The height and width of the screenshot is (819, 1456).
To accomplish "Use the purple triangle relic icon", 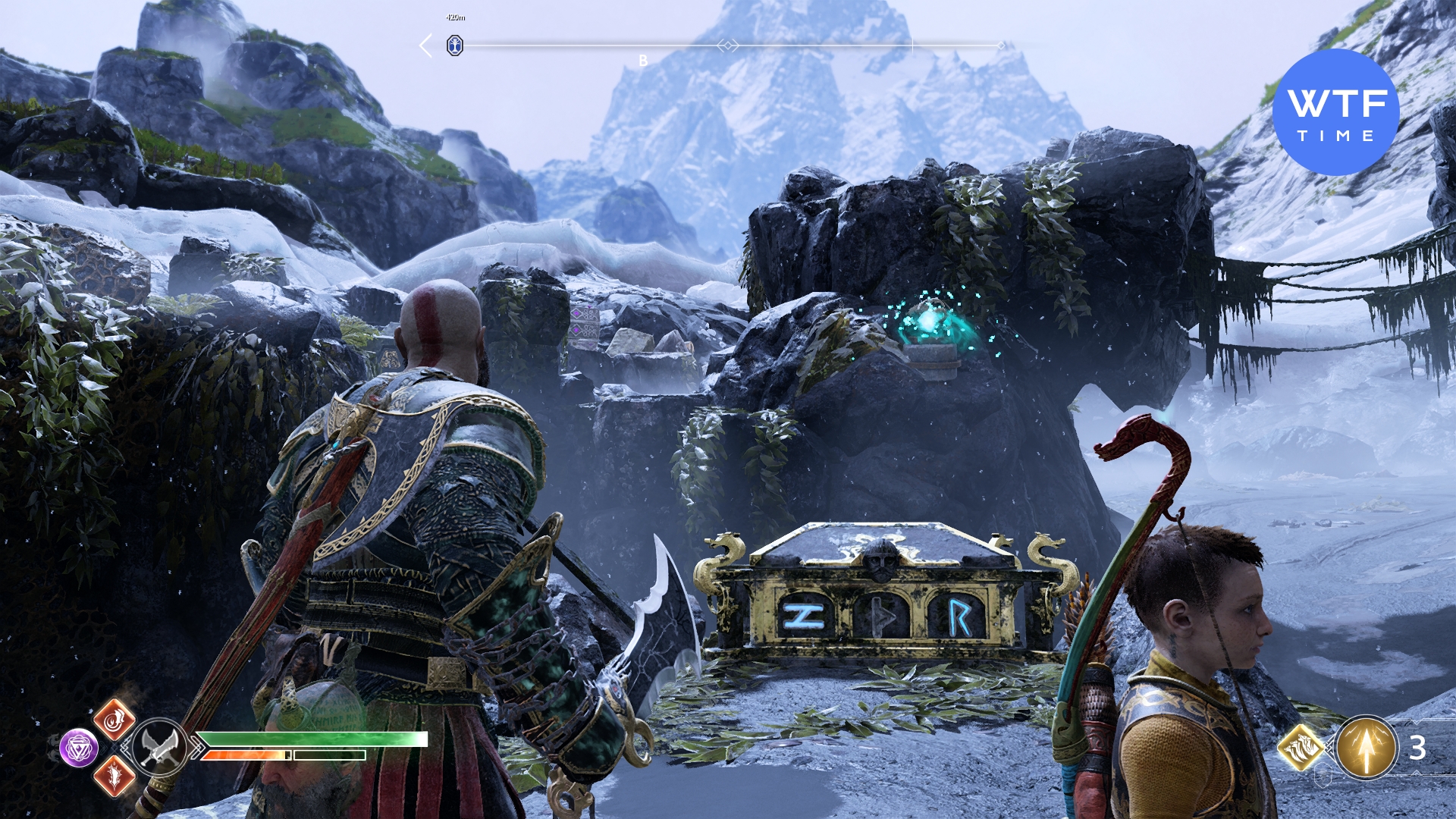I will point(79,748).
